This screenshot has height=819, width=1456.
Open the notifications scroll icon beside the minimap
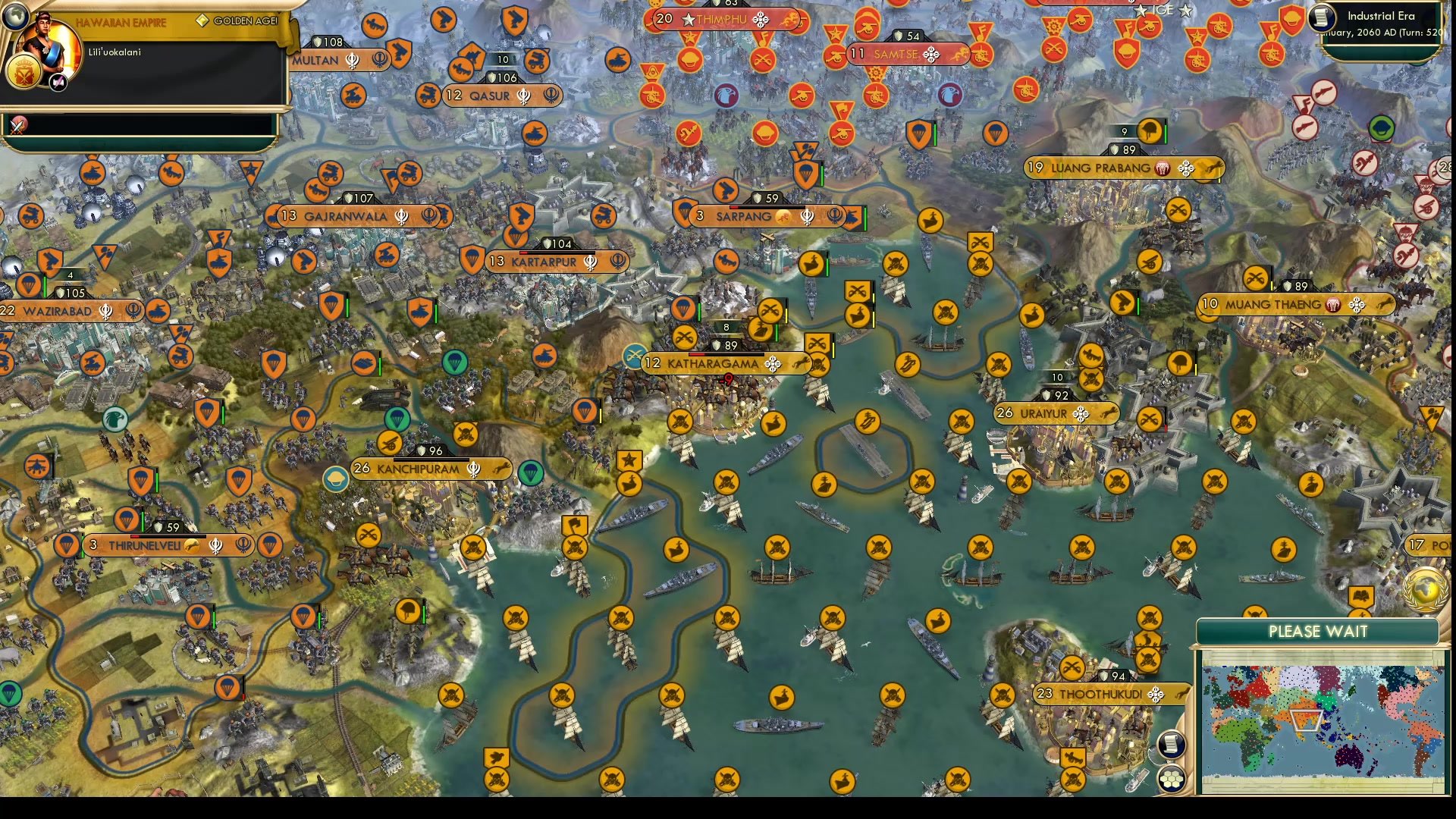pos(1170,745)
